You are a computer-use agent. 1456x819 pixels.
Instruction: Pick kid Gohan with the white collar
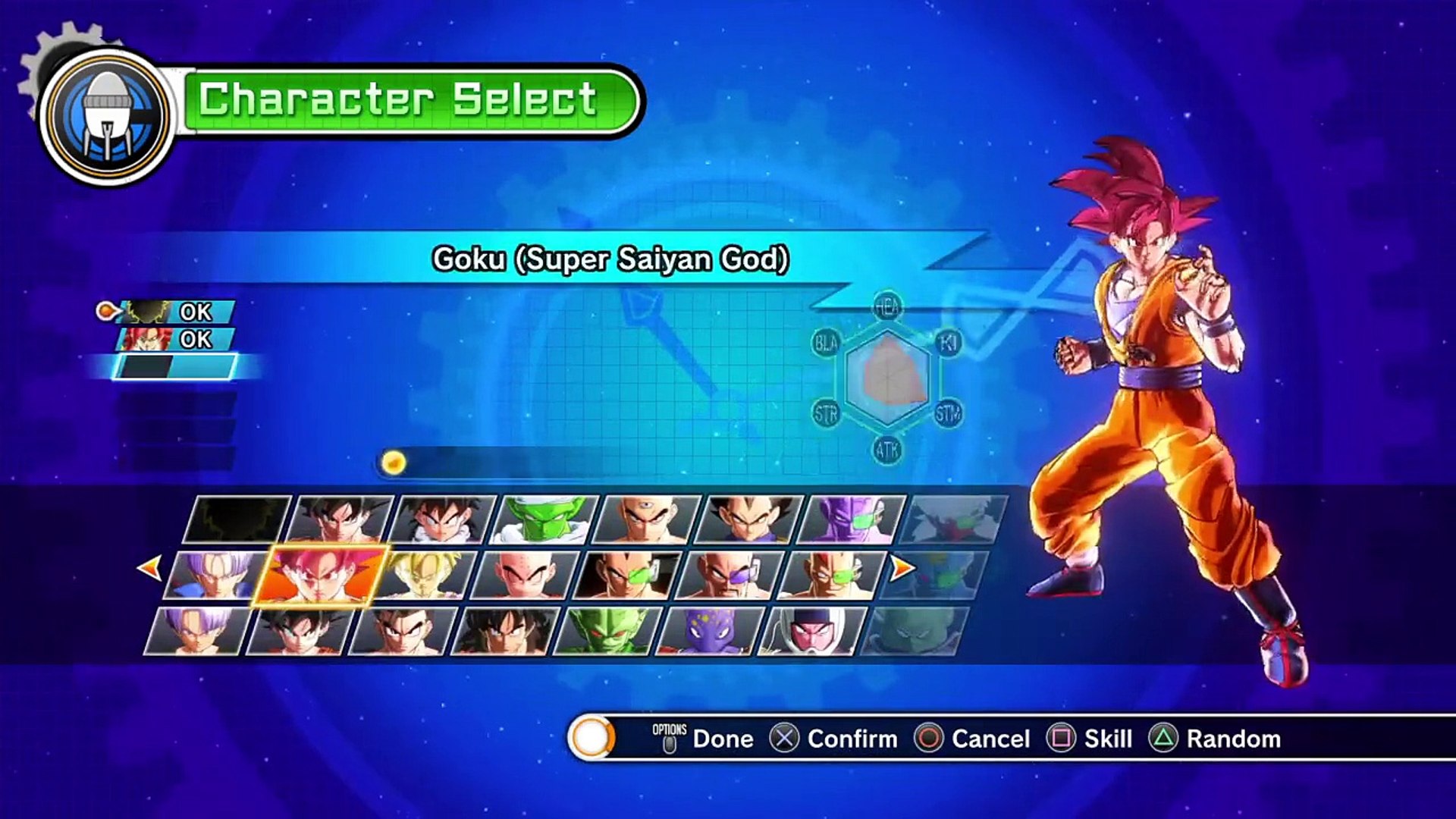pyautogui.click(x=443, y=520)
